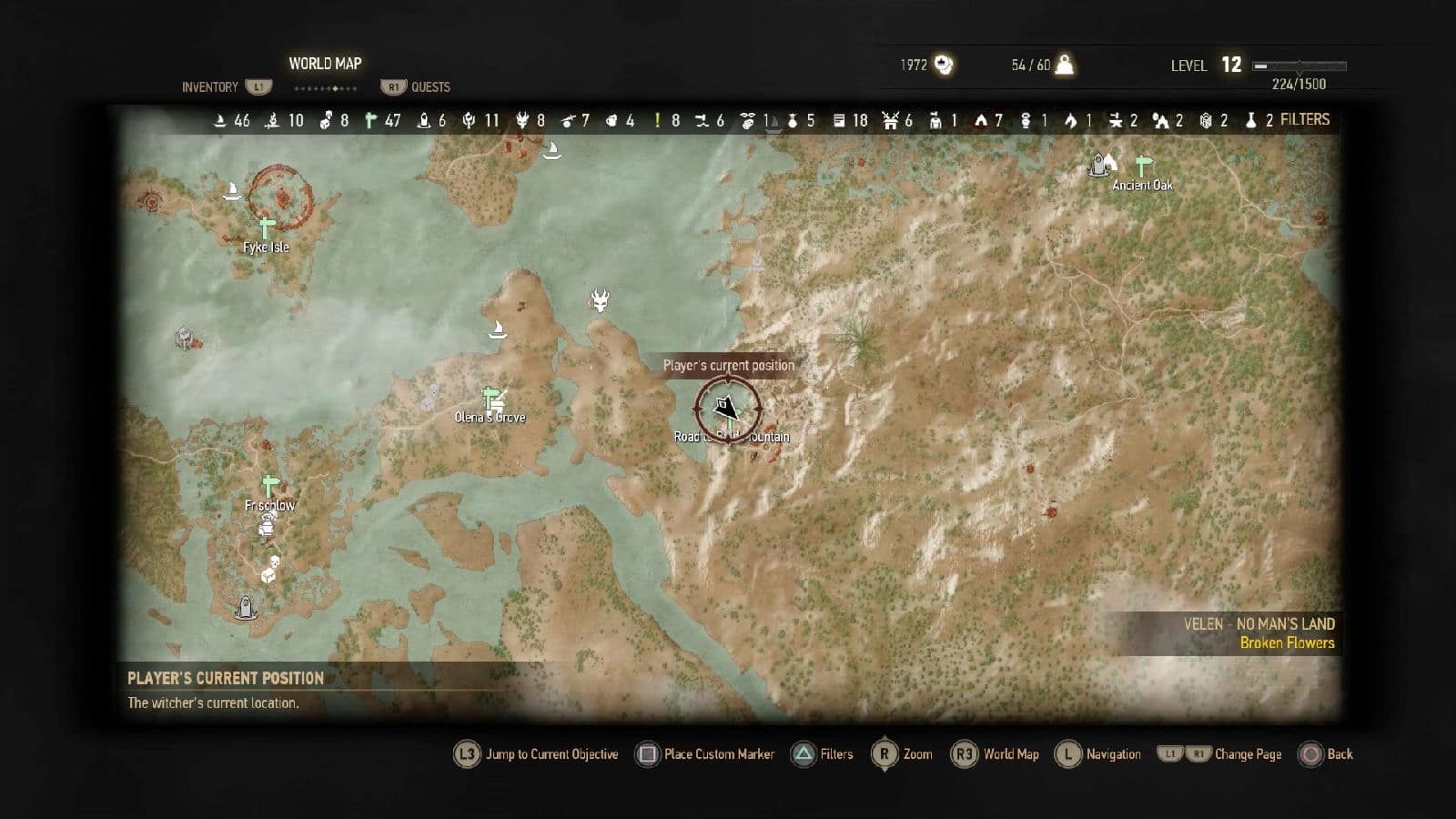
Task: Toggle the yellow exclamation quest filter
Action: [x=658, y=120]
